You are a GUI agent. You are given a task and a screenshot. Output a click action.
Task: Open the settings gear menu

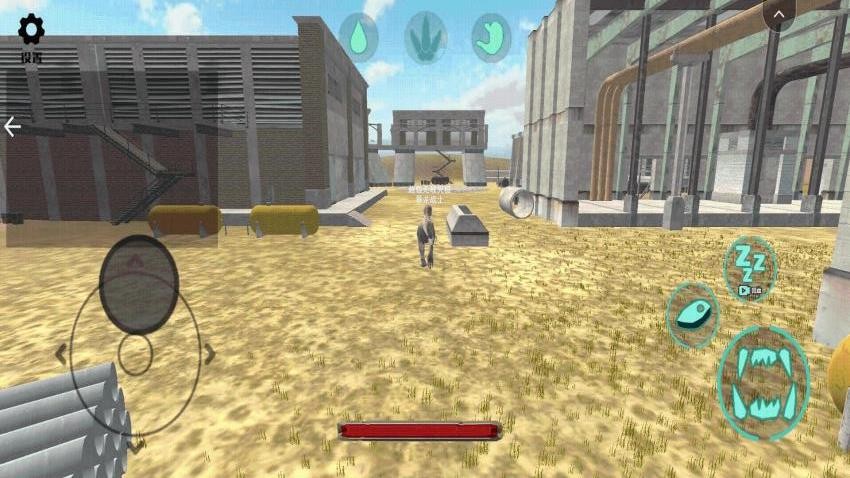point(31,30)
